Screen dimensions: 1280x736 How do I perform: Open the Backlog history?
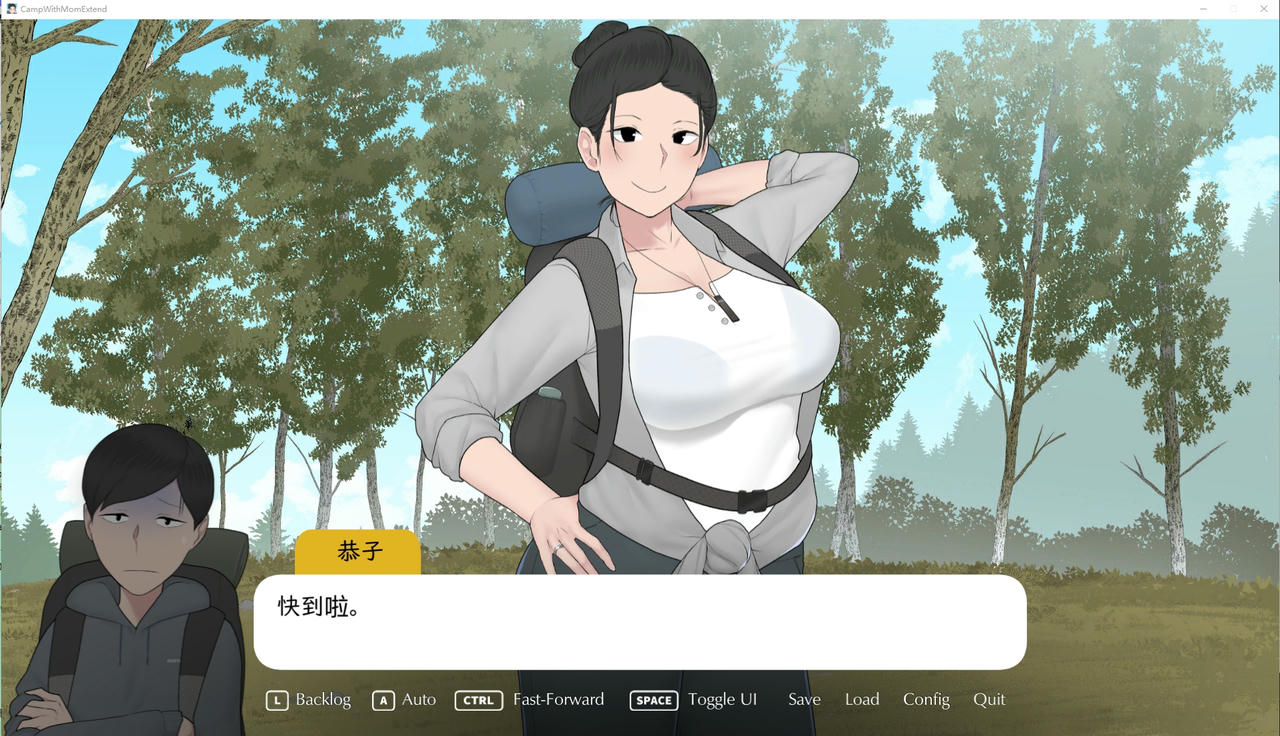click(321, 699)
